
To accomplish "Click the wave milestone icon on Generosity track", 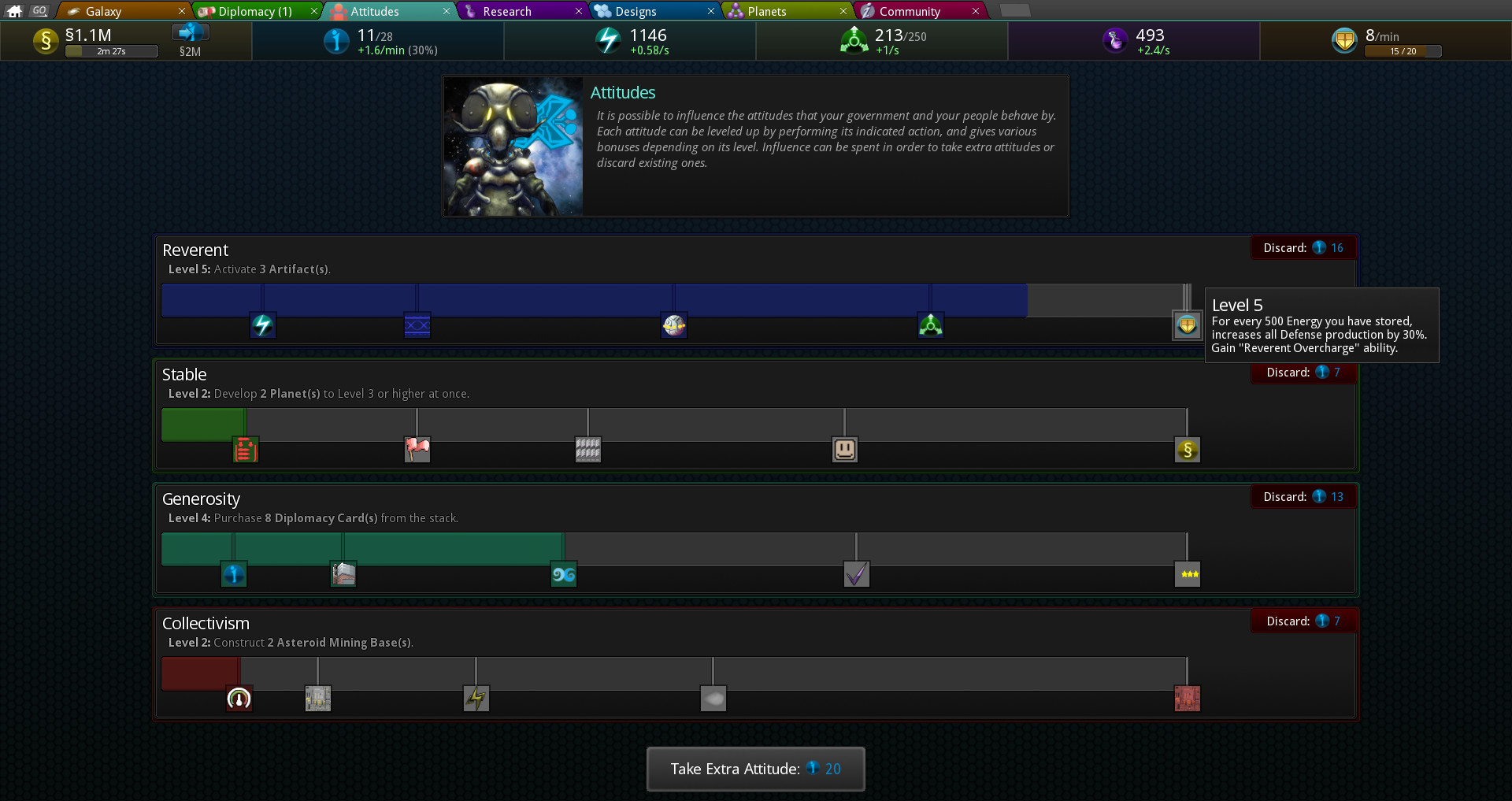I will point(564,574).
